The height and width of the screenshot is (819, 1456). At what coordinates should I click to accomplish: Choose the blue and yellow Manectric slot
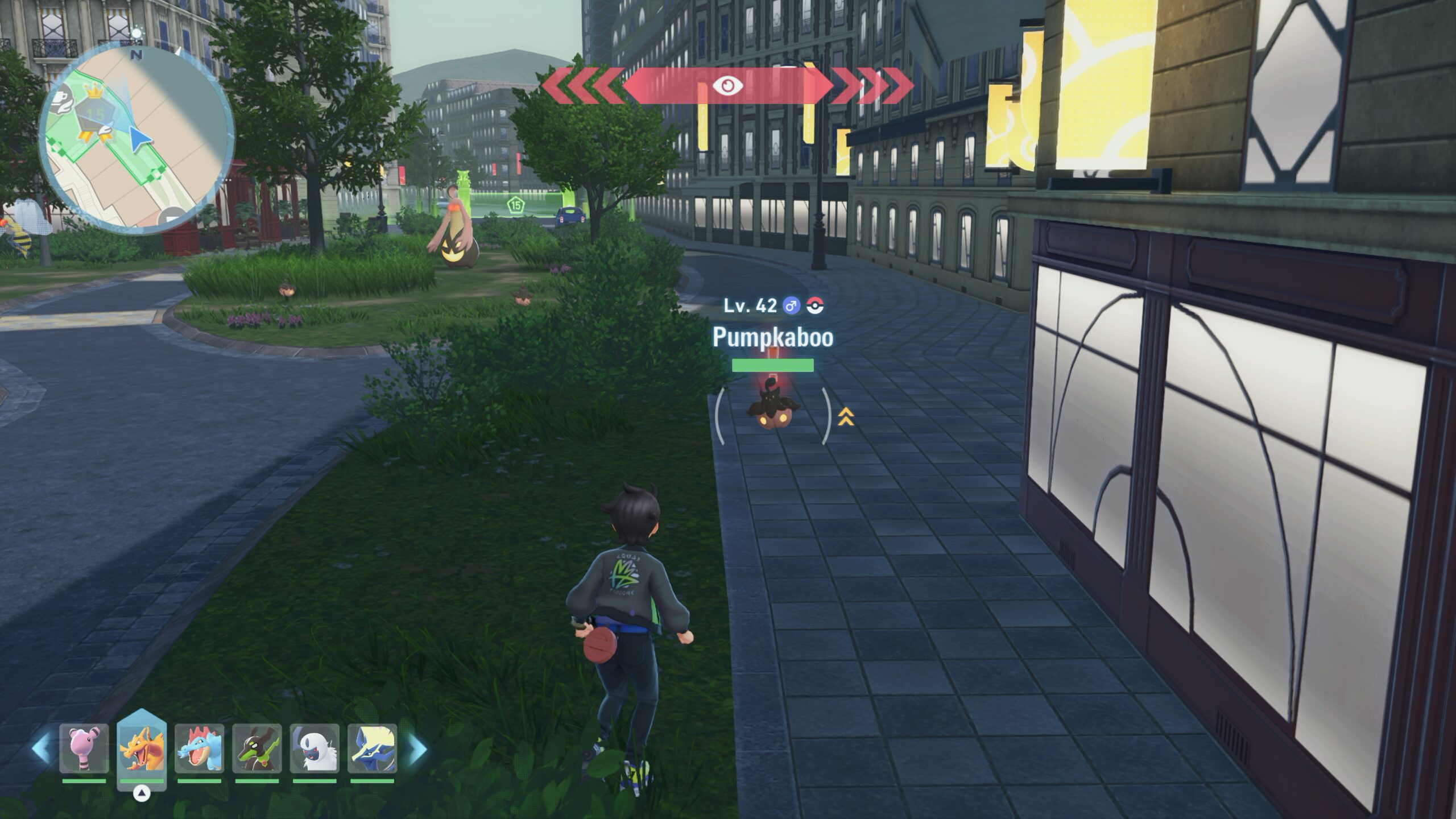(372, 749)
